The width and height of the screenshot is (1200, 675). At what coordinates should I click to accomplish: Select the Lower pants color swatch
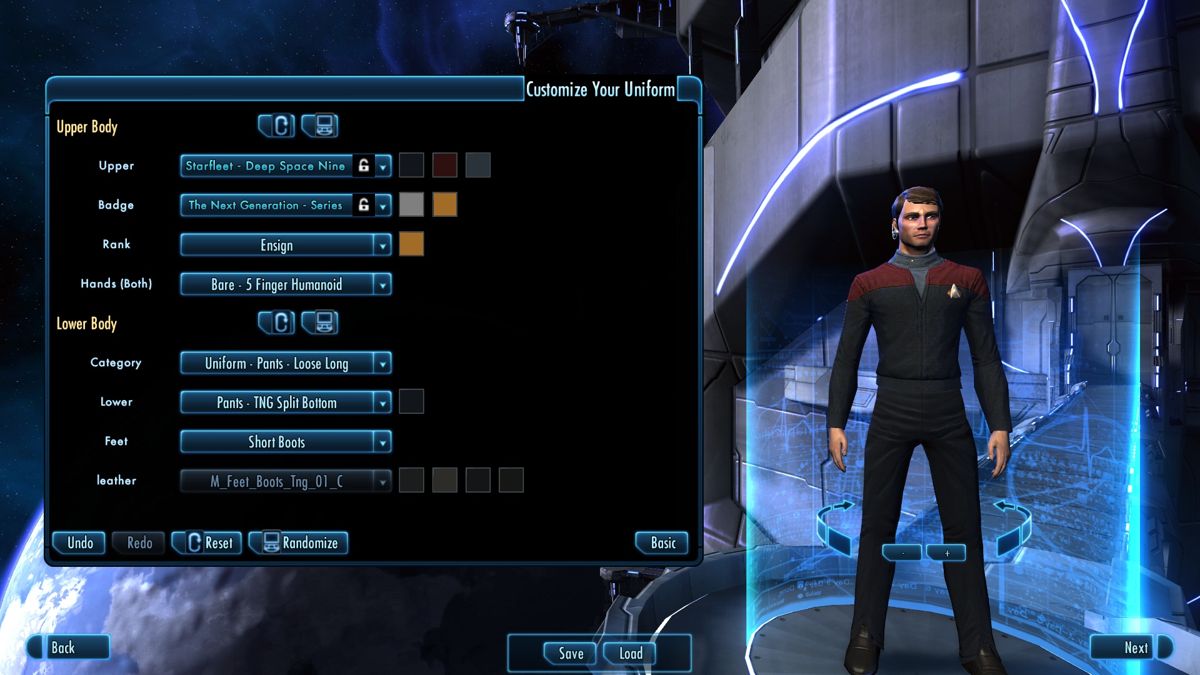click(x=411, y=402)
